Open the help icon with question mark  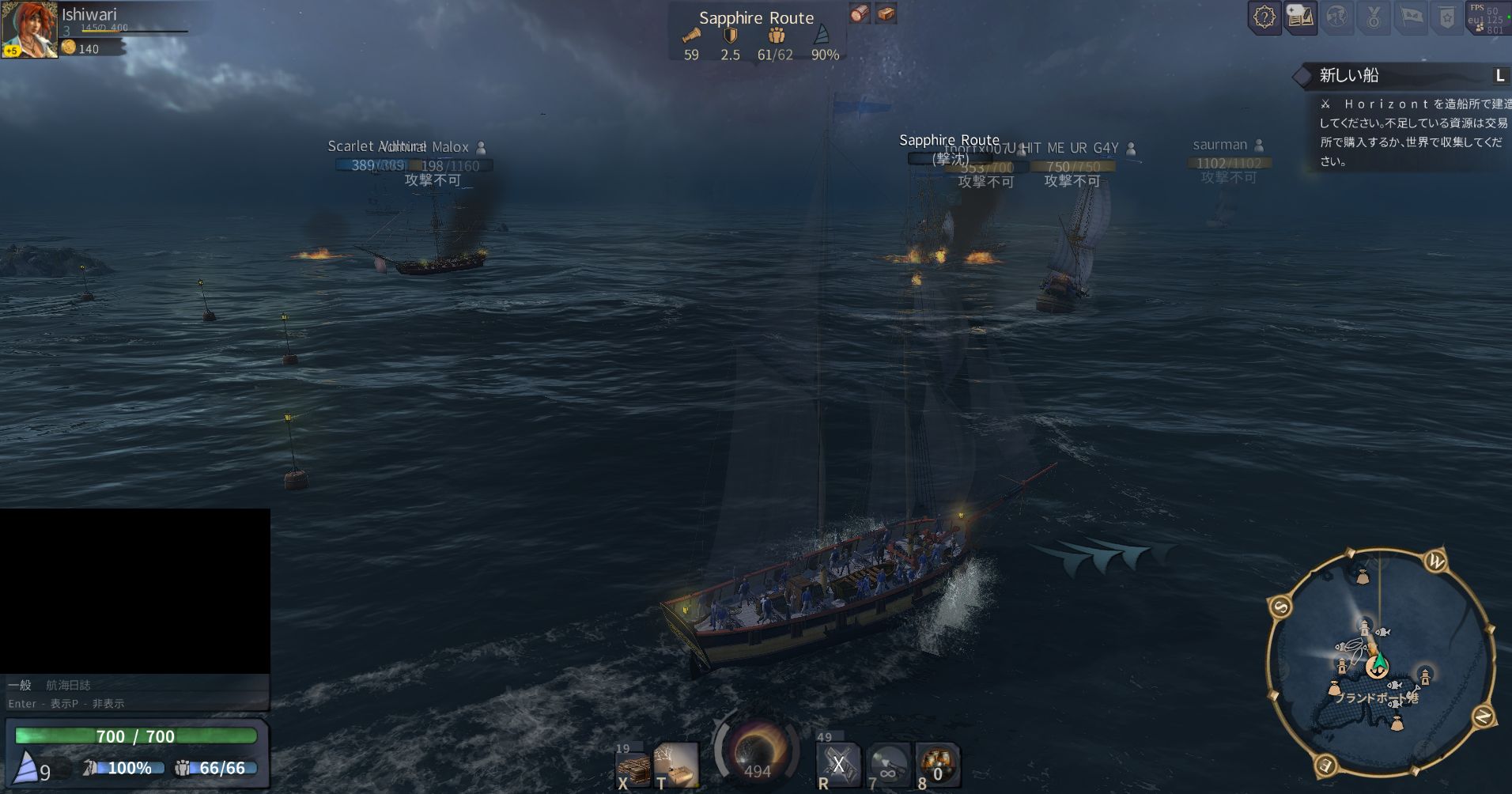point(1264,17)
